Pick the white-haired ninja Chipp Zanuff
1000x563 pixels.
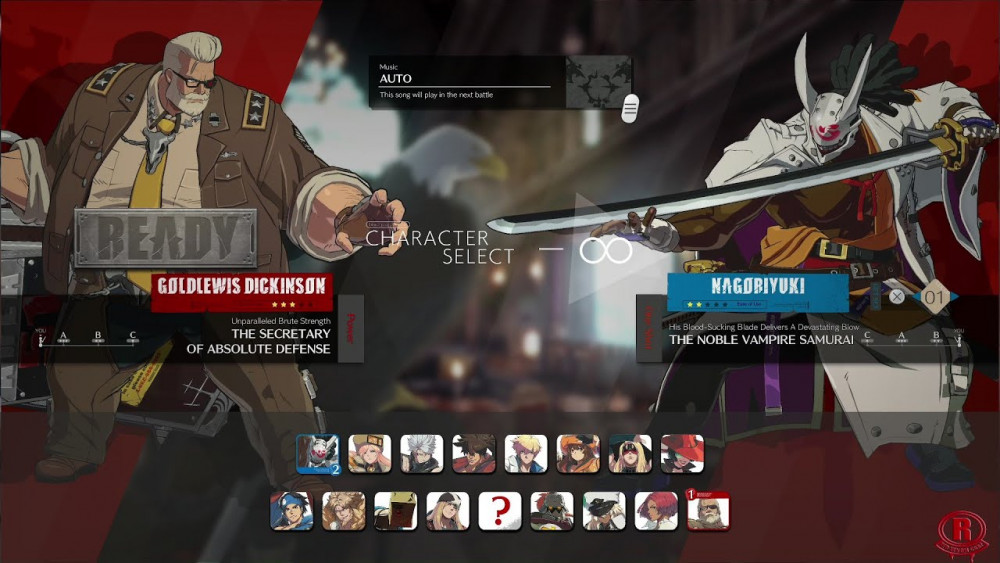click(x=421, y=453)
